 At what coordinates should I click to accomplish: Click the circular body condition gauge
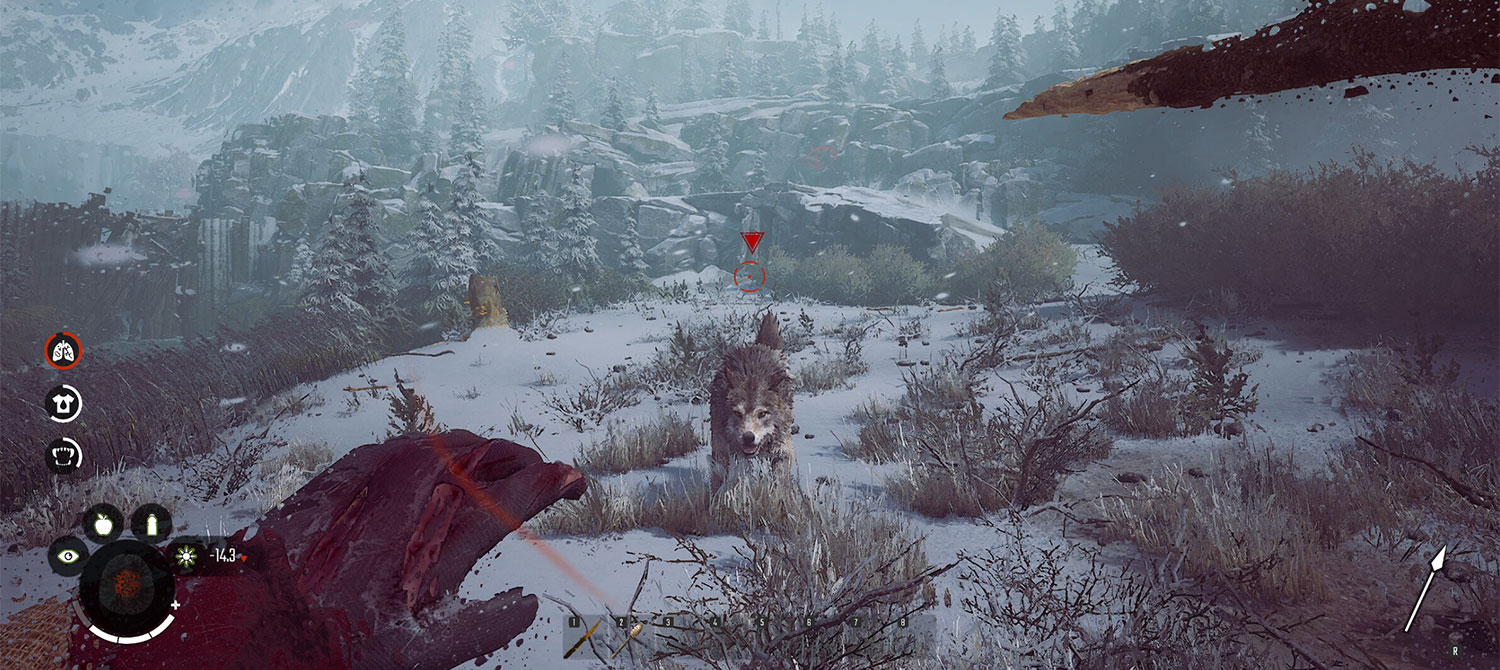(127, 587)
